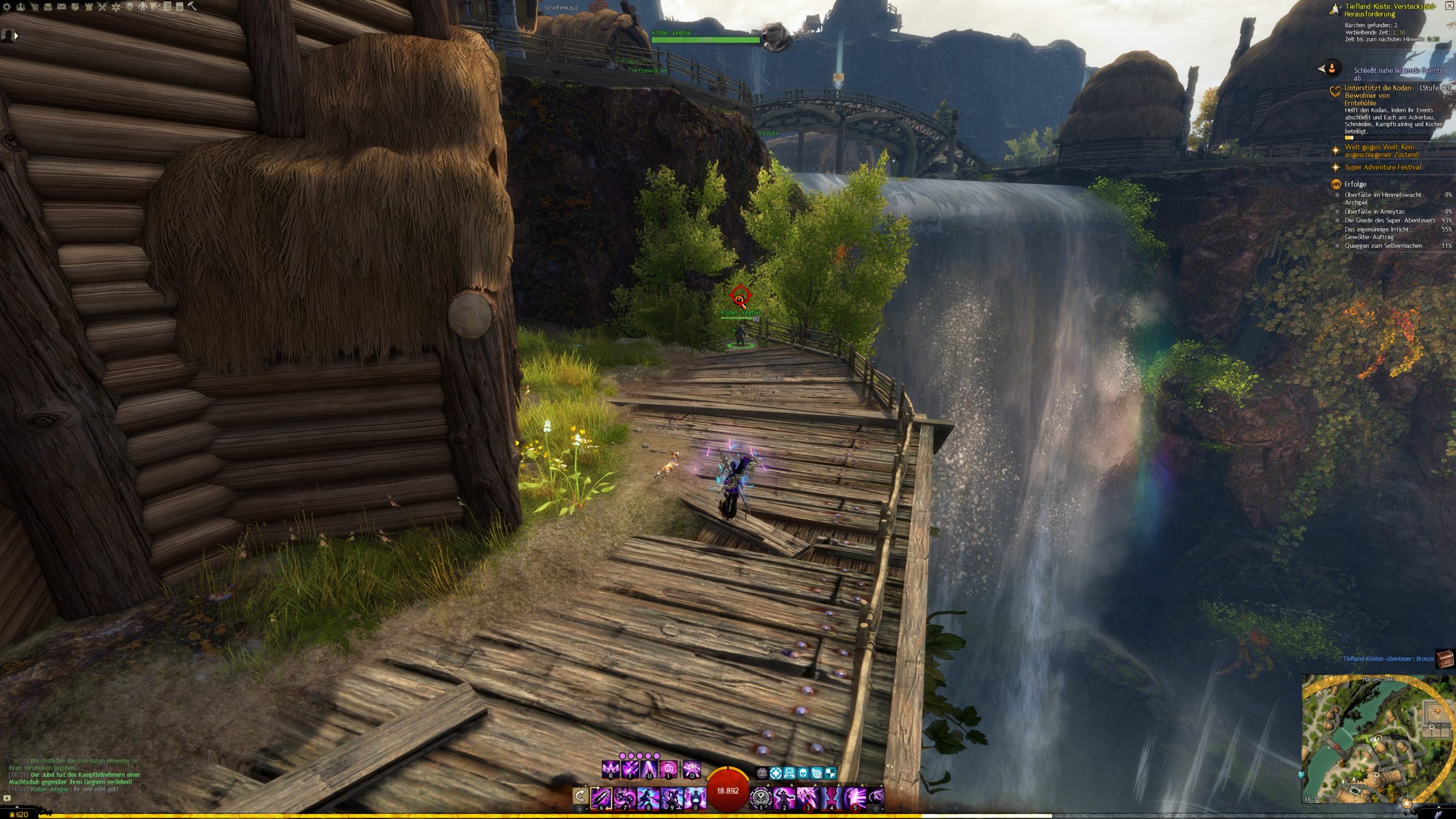Open the mail envelope icon

click(x=61, y=7)
